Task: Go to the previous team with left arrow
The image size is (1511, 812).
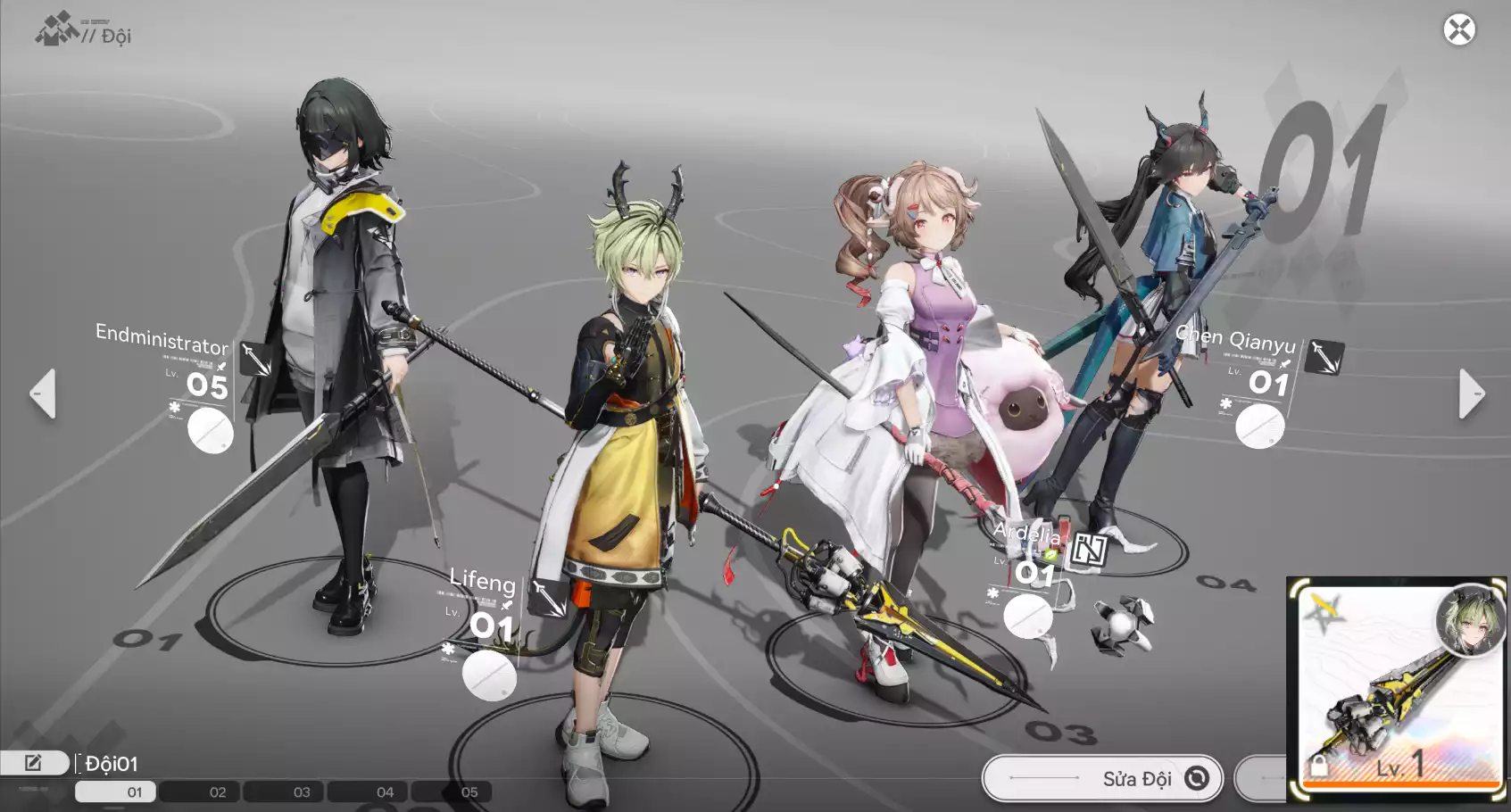Action: pos(43,394)
